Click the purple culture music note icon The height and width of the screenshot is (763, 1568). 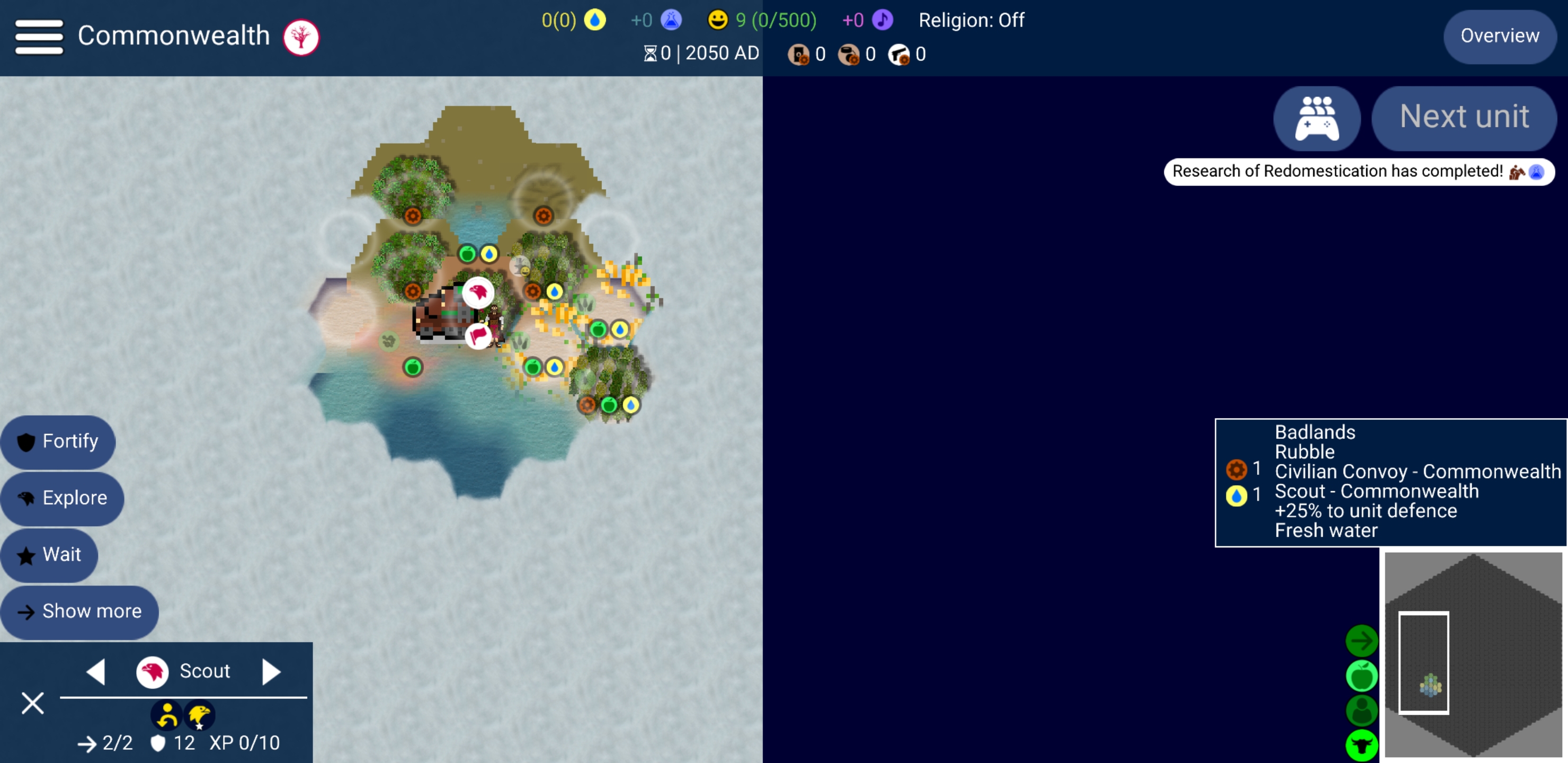click(x=882, y=20)
